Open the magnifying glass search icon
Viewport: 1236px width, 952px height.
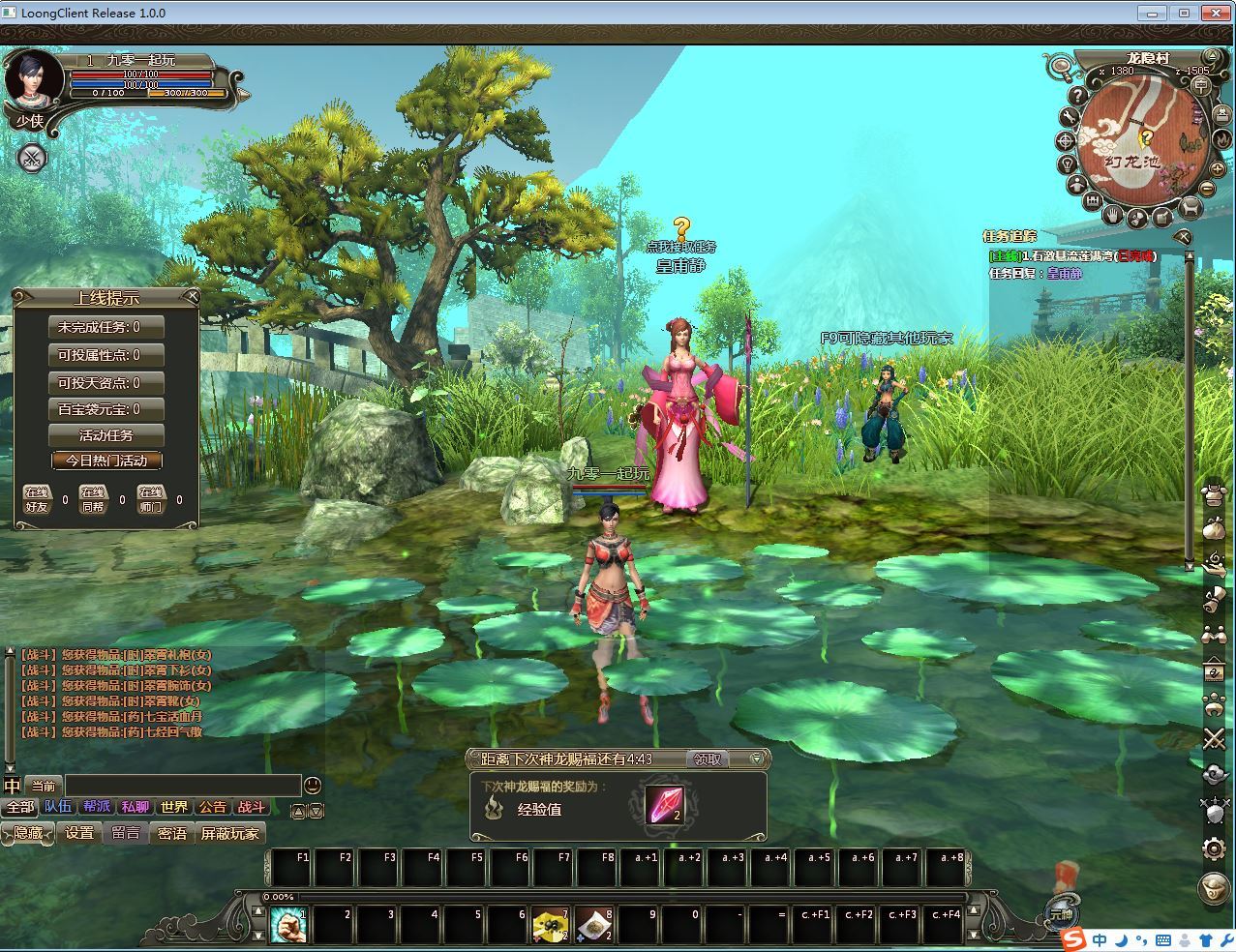tap(1062, 68)
